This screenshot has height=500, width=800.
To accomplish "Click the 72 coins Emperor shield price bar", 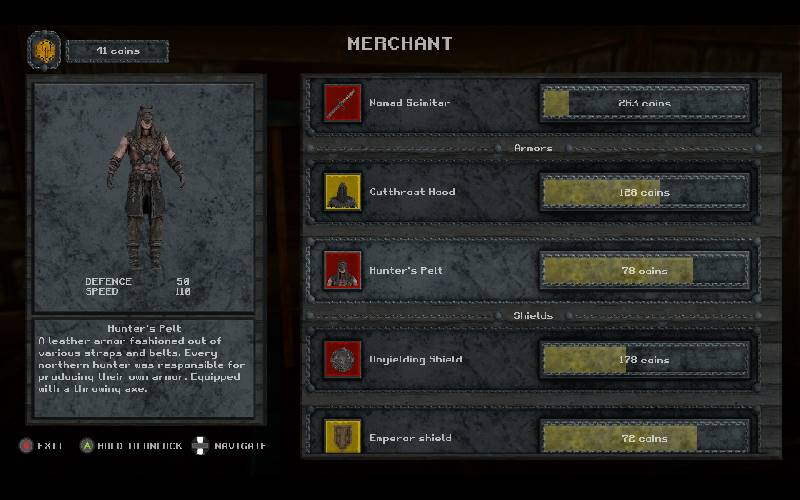I will click(644, 438).
